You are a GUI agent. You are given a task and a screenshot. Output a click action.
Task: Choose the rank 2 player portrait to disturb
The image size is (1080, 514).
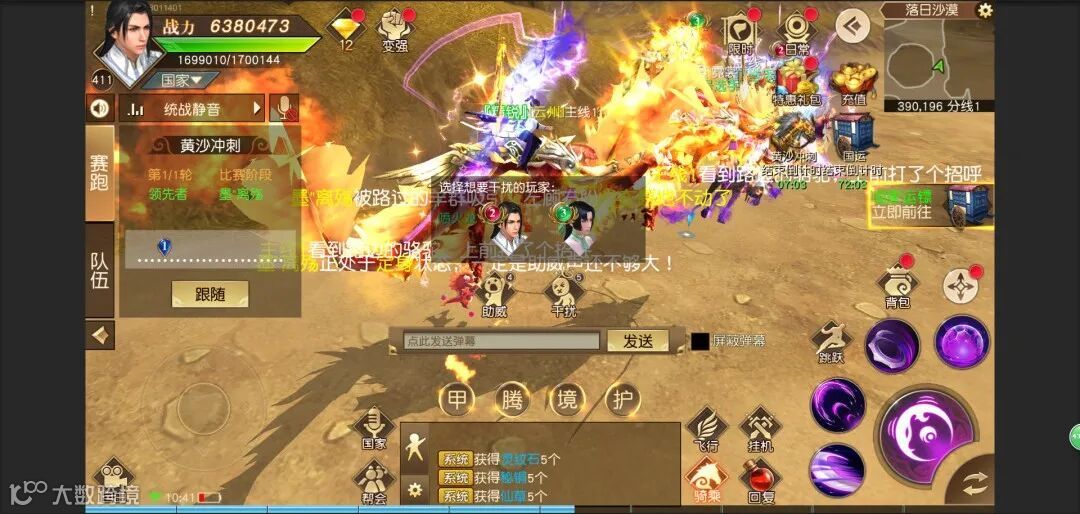[x=507, y=225]
